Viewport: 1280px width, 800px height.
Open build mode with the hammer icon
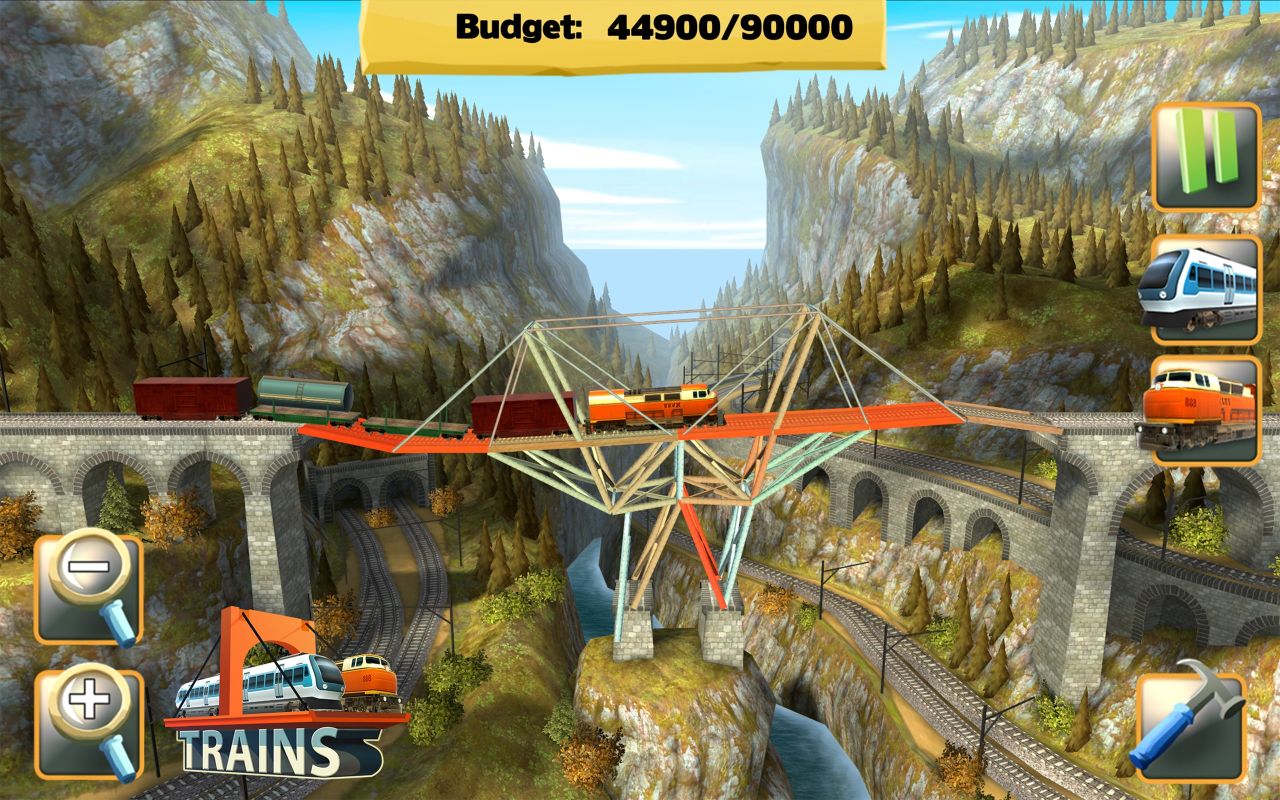[x=1192, y=725]
